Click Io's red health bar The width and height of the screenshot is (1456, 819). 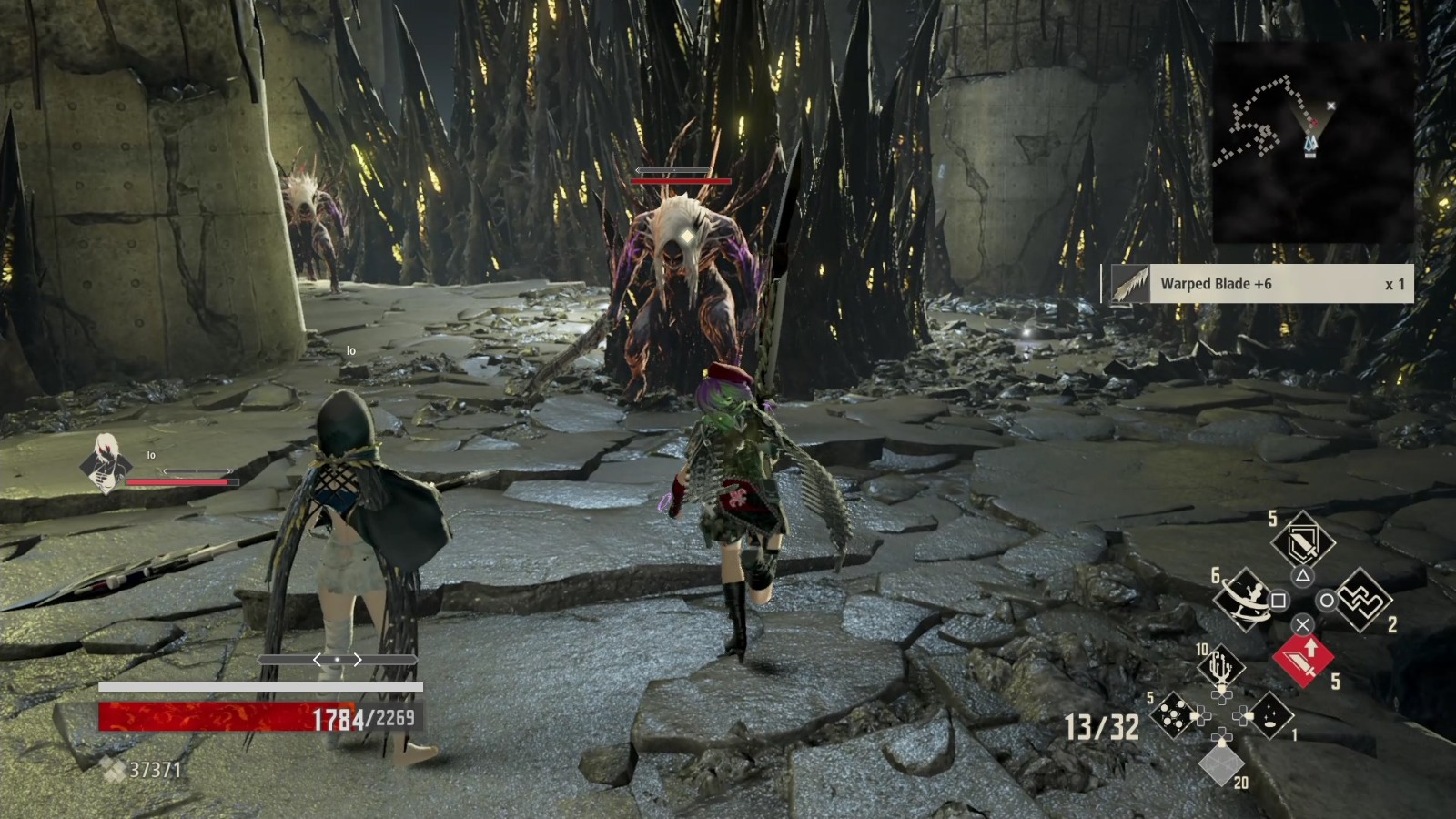[x=182, y=484]
